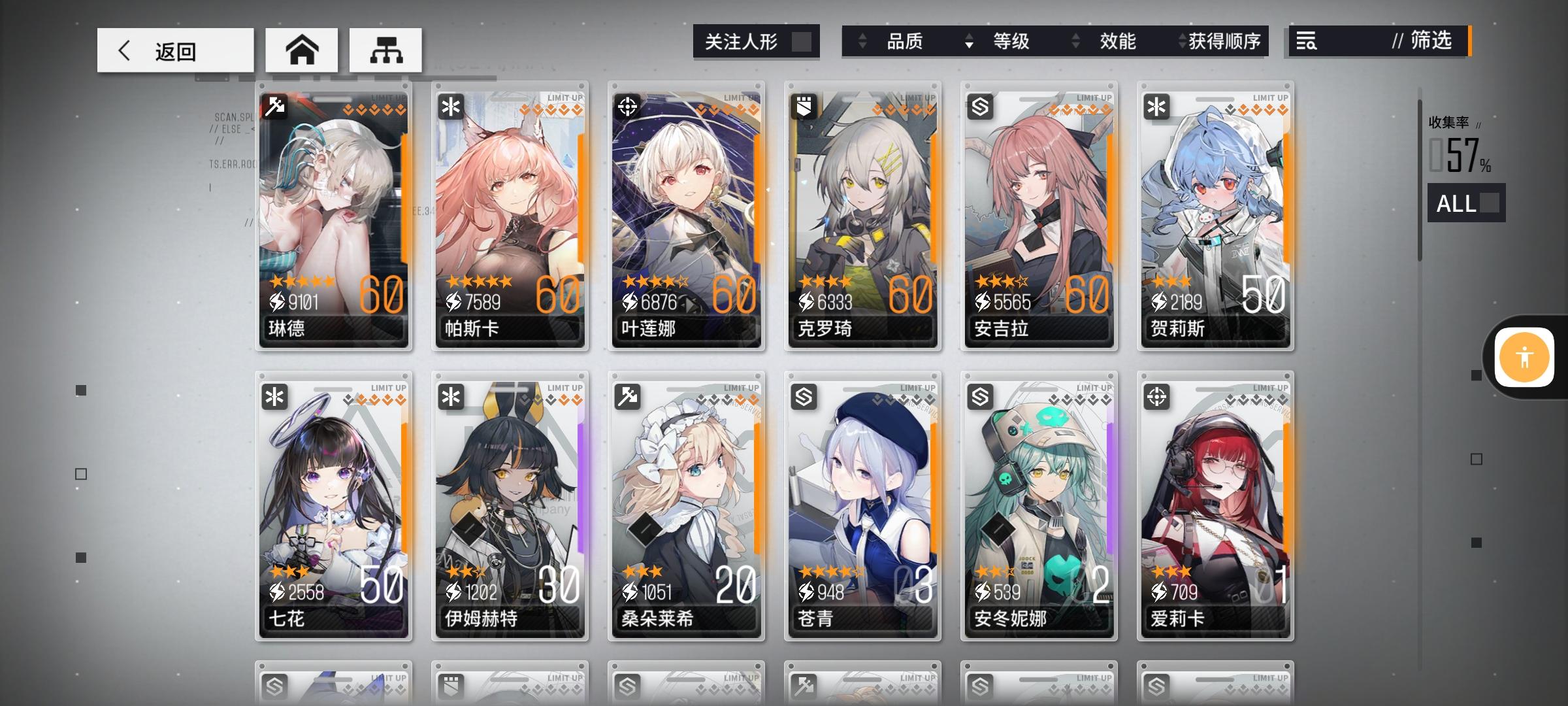This screenshot has width=1568, height=706.
Task: Click the formation chart icon beside the home icon
Action: (385, 48)
